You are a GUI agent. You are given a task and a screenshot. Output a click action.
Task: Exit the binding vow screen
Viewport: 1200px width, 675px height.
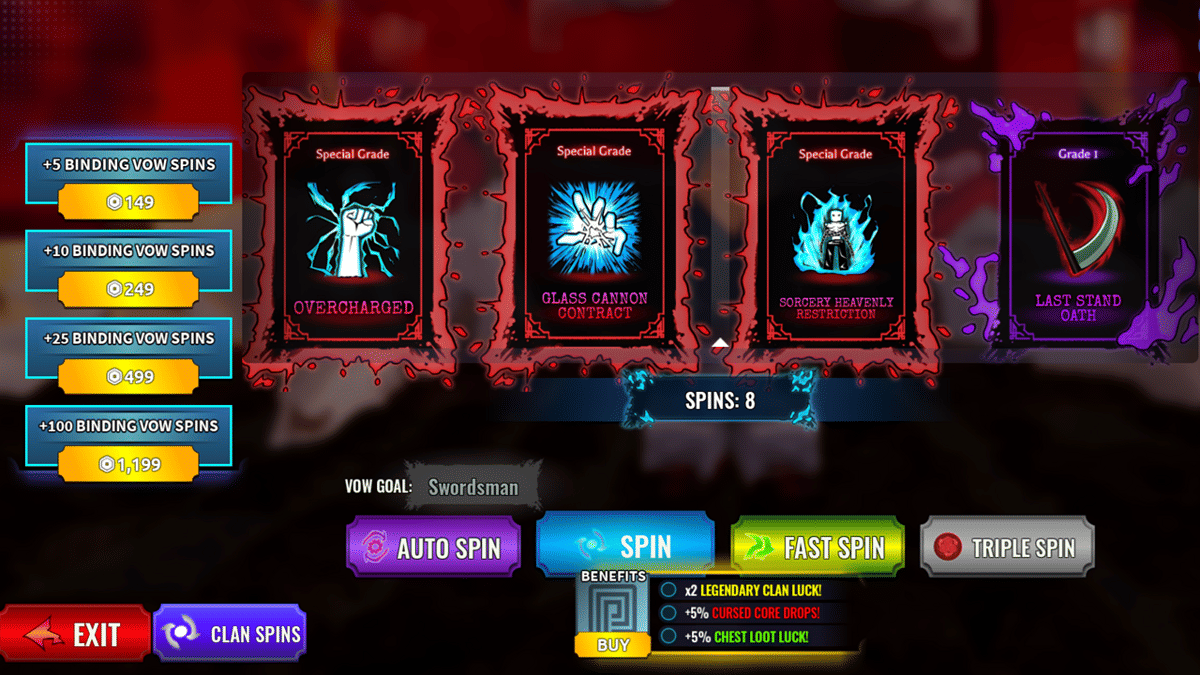point(76,634)
